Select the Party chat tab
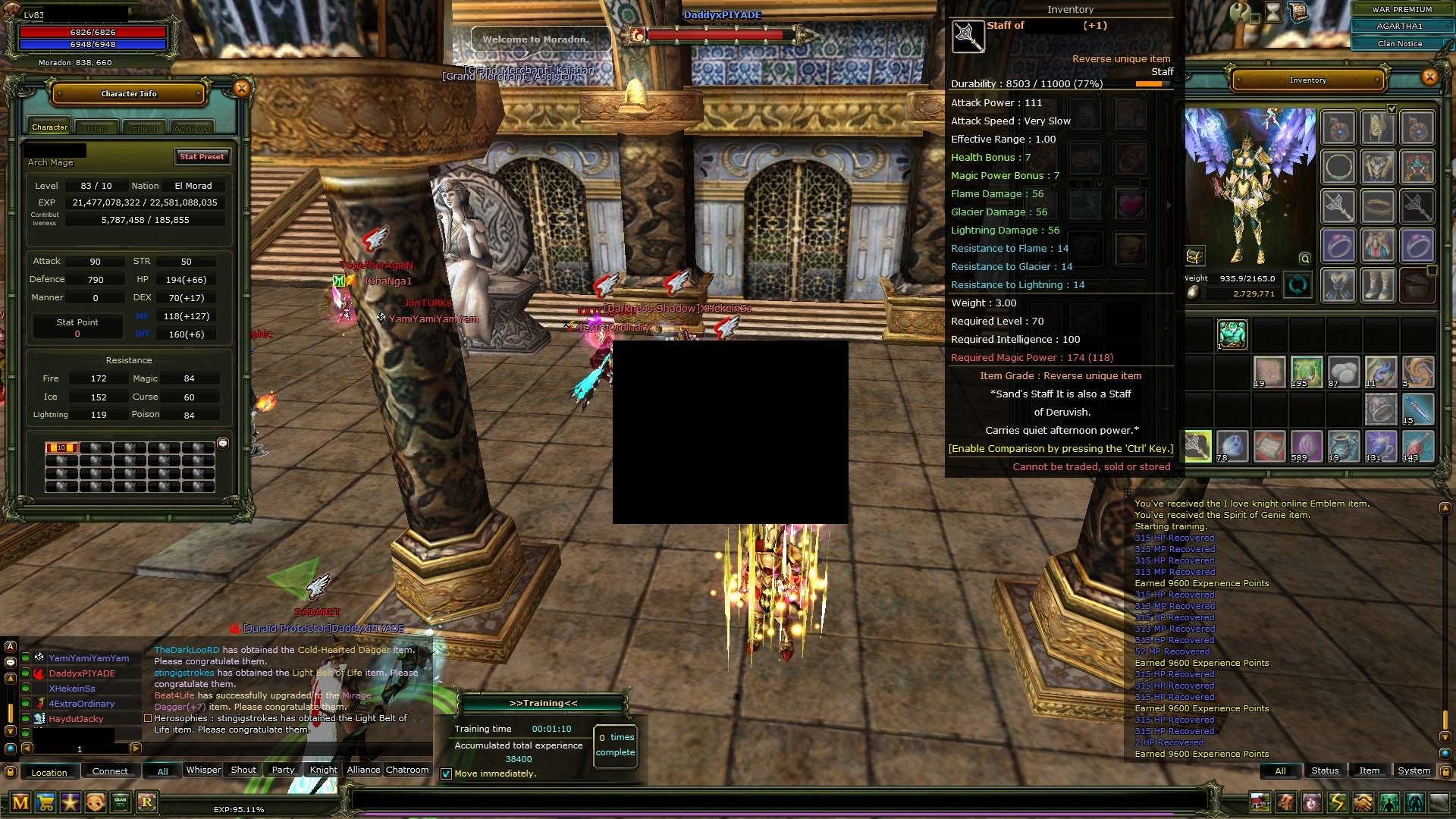The width and height of the screenshot is (1456, 819). [283, 770]
